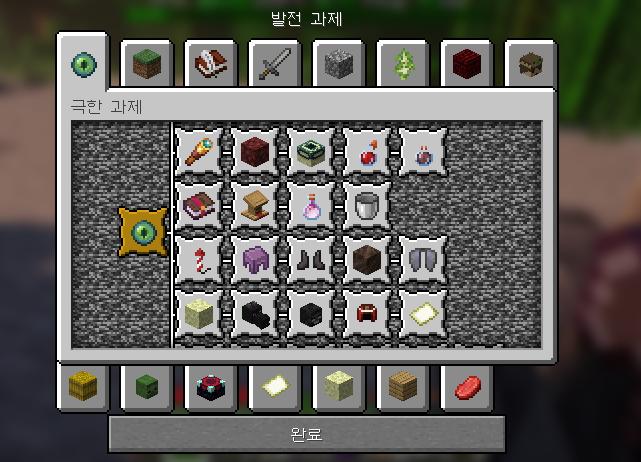This screenshot has width=641, height=462.
Task: Click the 완료 button to close advancements
Action: tap(306, 434)
